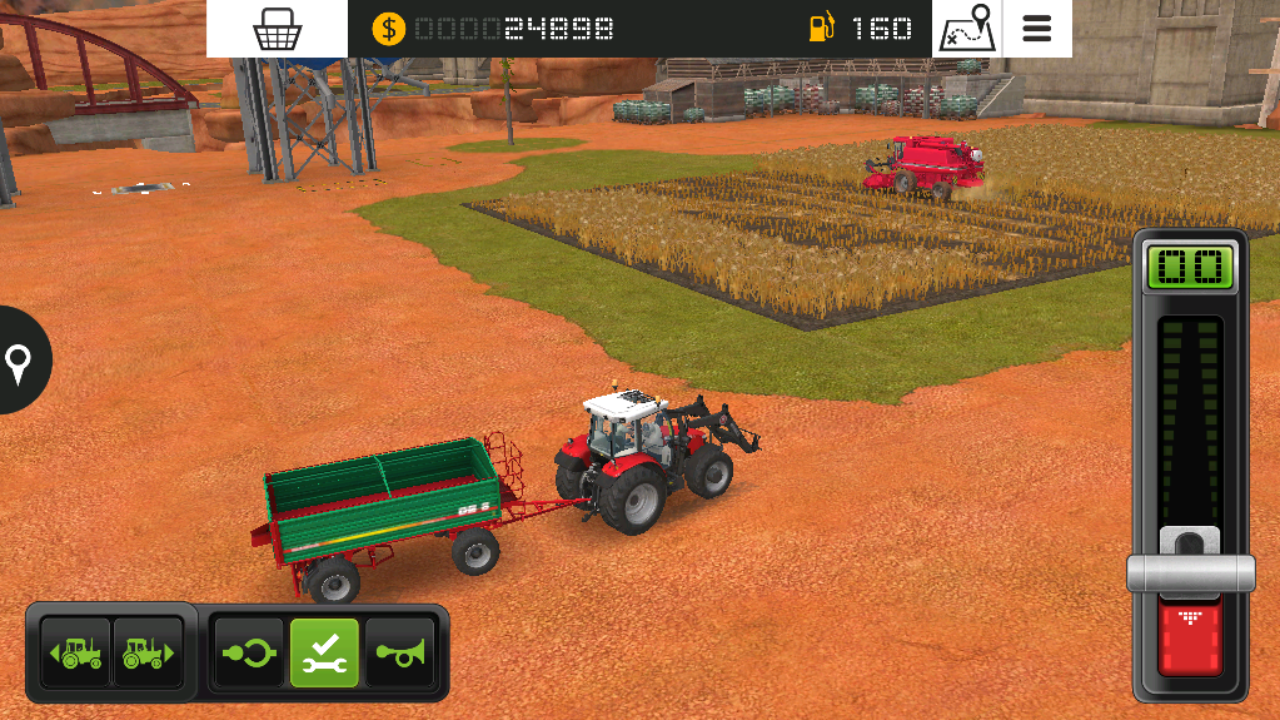The height and width of the screenshot is (720, 1280).
Task: Sound the tractor horn
Action: point(401,653)
